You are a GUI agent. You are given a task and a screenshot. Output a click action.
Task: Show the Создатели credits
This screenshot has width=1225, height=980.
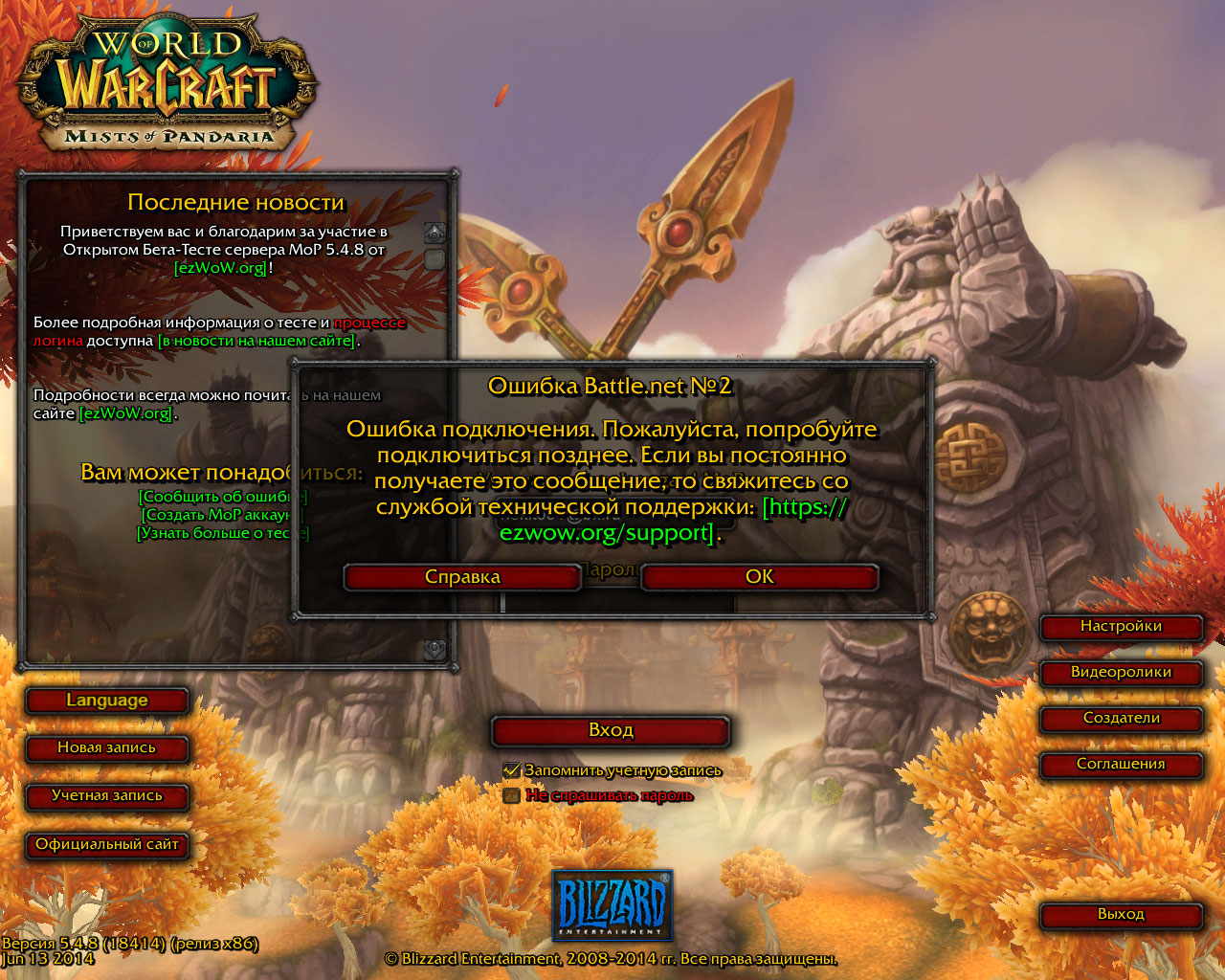(x=1121, y=719)
